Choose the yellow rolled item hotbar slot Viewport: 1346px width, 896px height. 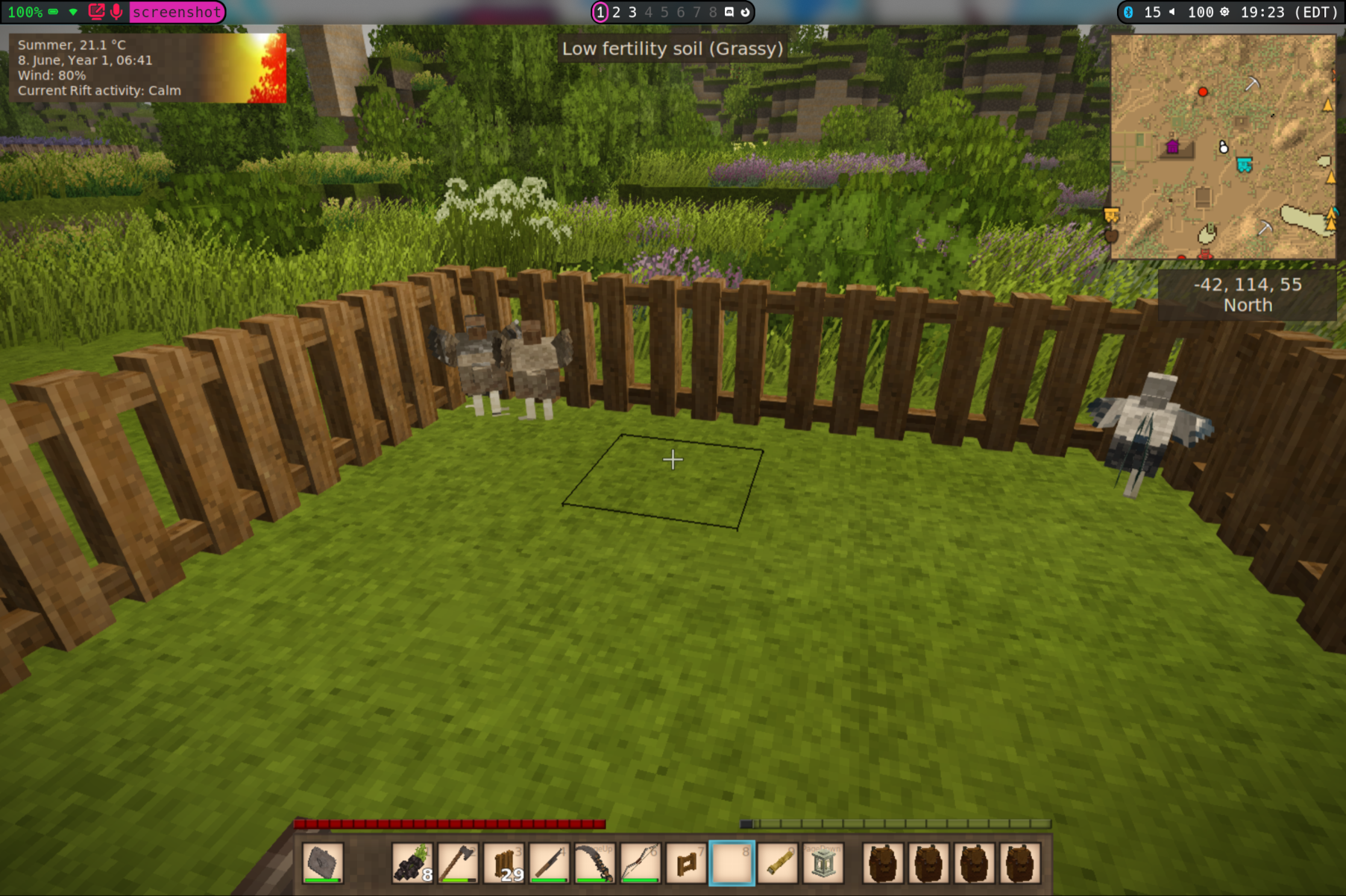(x=777, y=864)
